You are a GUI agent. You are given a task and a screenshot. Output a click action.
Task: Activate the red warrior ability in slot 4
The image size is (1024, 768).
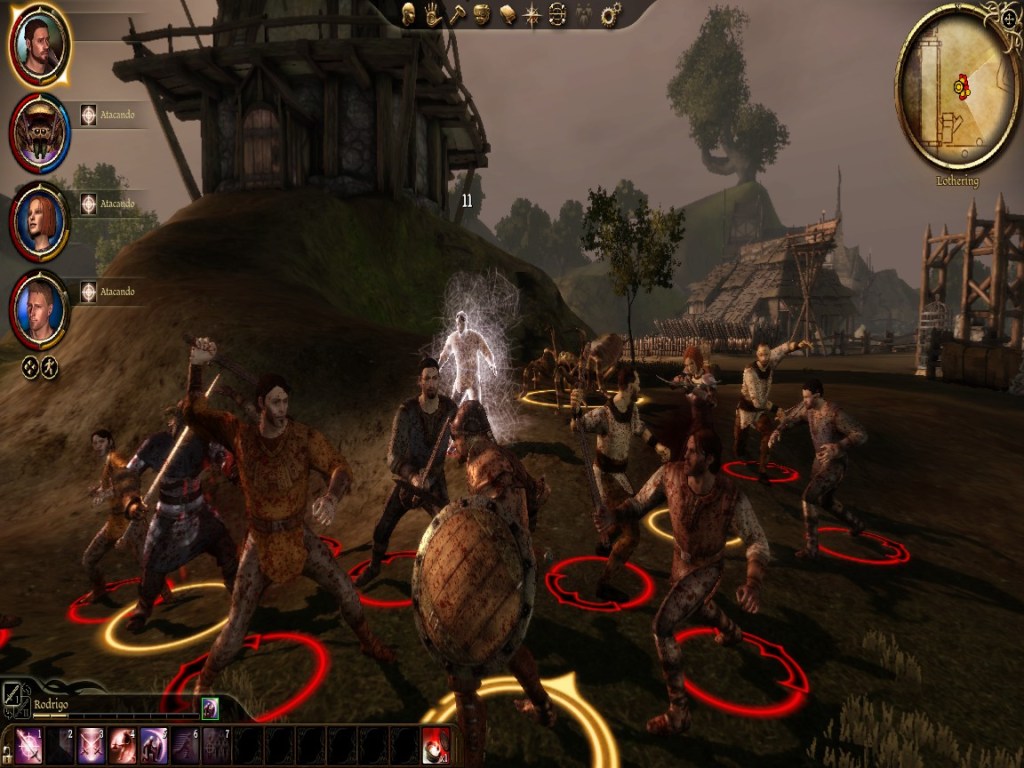(122, 746)
